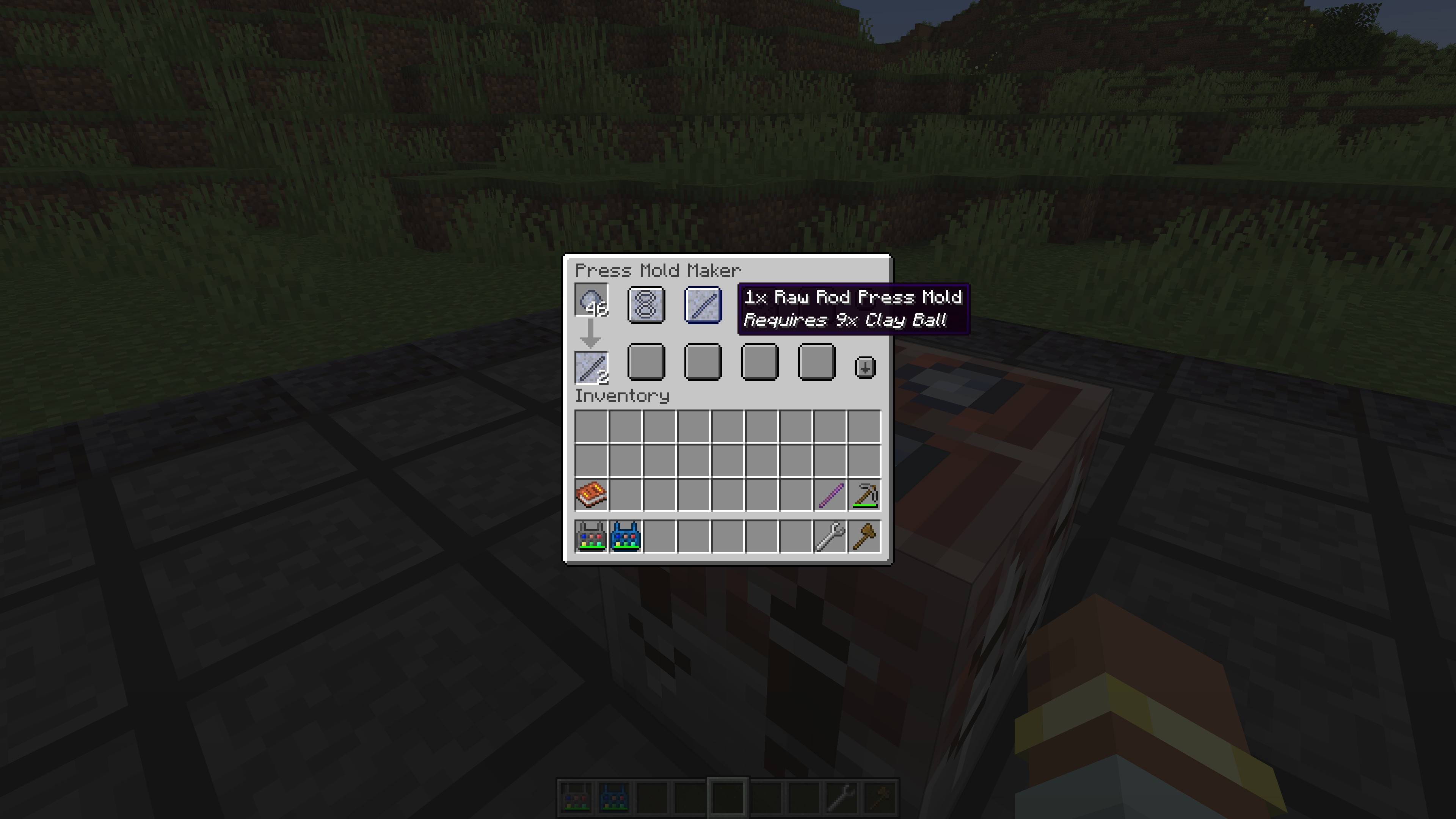The height and width of the screenshot is (819, 1456).
Task: Choose the rod press mold recipe button
Action: tap(703, 305)
